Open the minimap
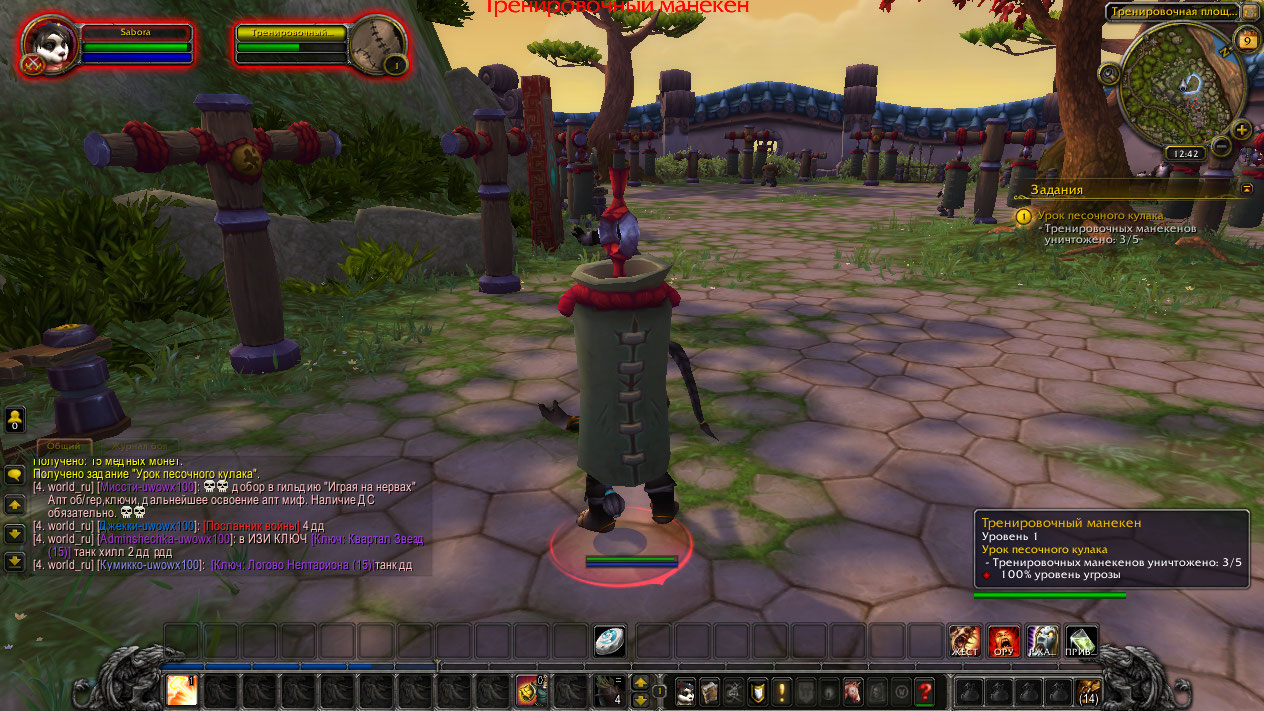 coord(1178,85)
